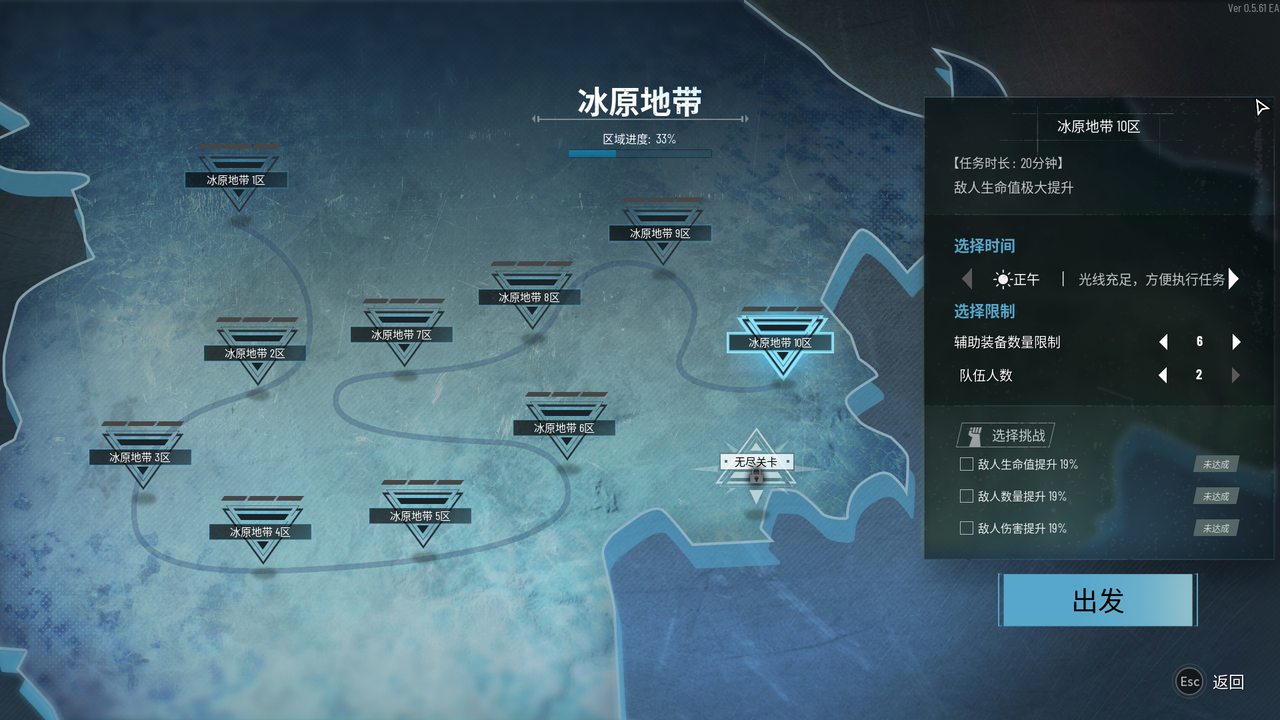Screen dimensions: 1280x720
Task: Lower 队伍人数 using left arrow
Action: pyautogui.click(x=1163, y=375)
